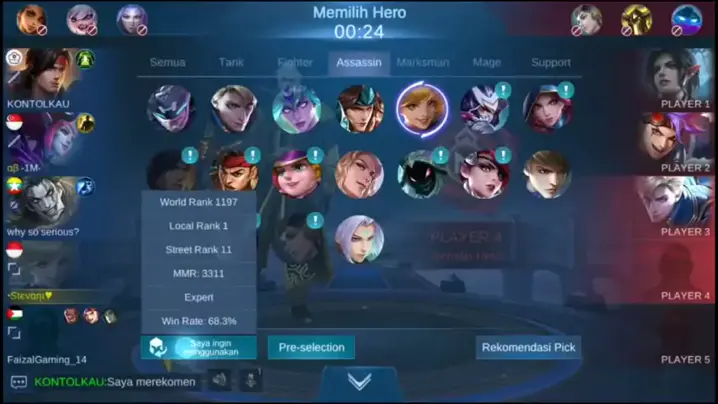
Task: Tap the 'Saya ingin menggunakan' button
Action: tap(199, 347)
